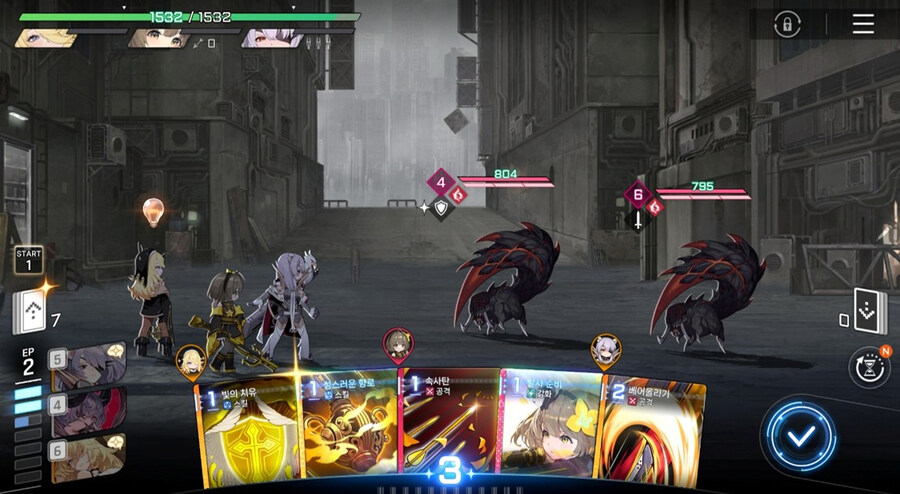Toggle the lock icon button

tap(787, 24)
